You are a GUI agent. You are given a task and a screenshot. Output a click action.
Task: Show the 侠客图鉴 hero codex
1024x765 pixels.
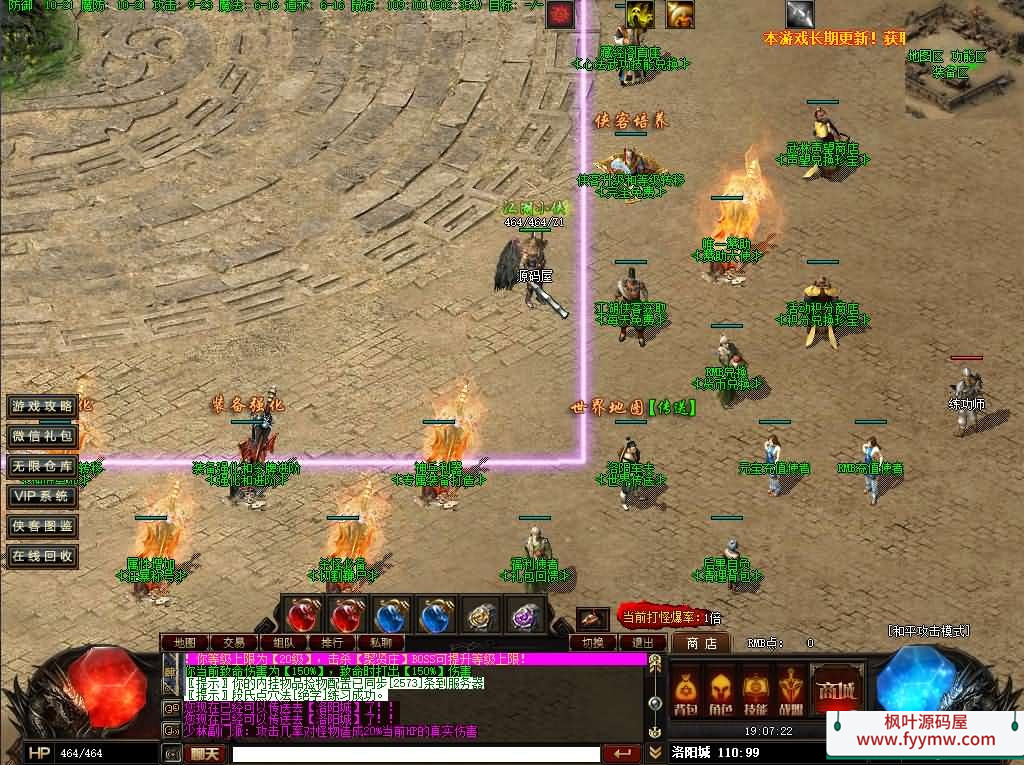(42, 526)
